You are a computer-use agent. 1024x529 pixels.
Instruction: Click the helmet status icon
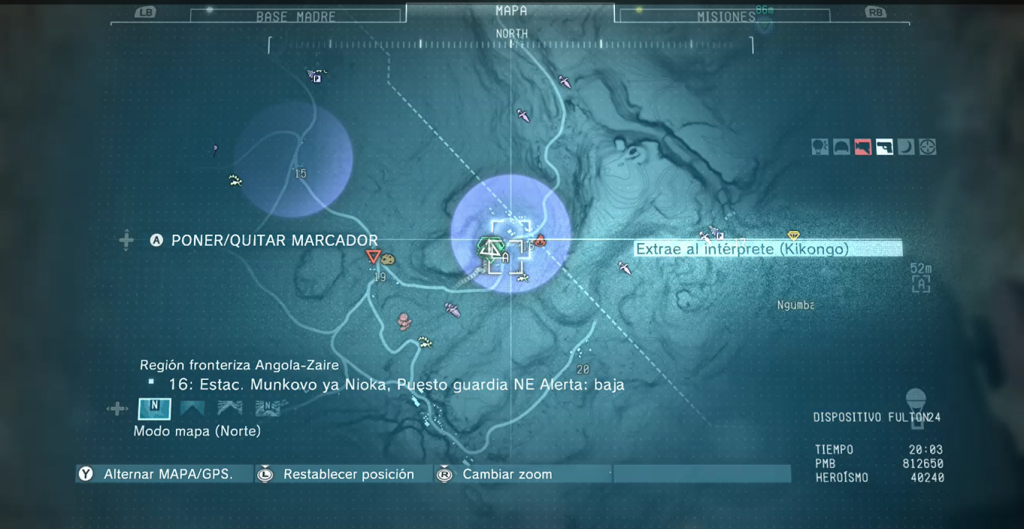(x=842, y=147)
